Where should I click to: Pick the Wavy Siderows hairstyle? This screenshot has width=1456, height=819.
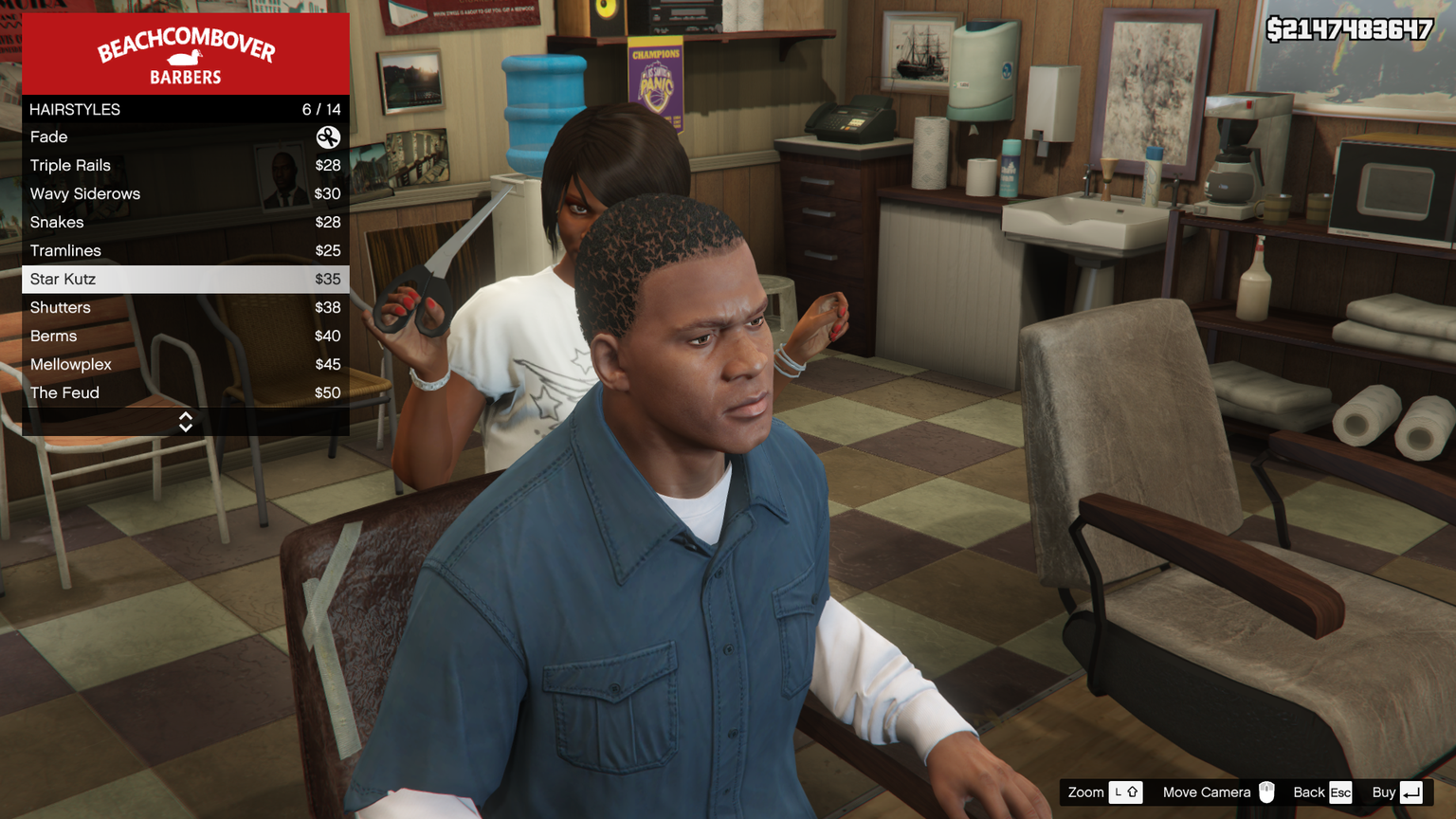(x=185, y=194)
